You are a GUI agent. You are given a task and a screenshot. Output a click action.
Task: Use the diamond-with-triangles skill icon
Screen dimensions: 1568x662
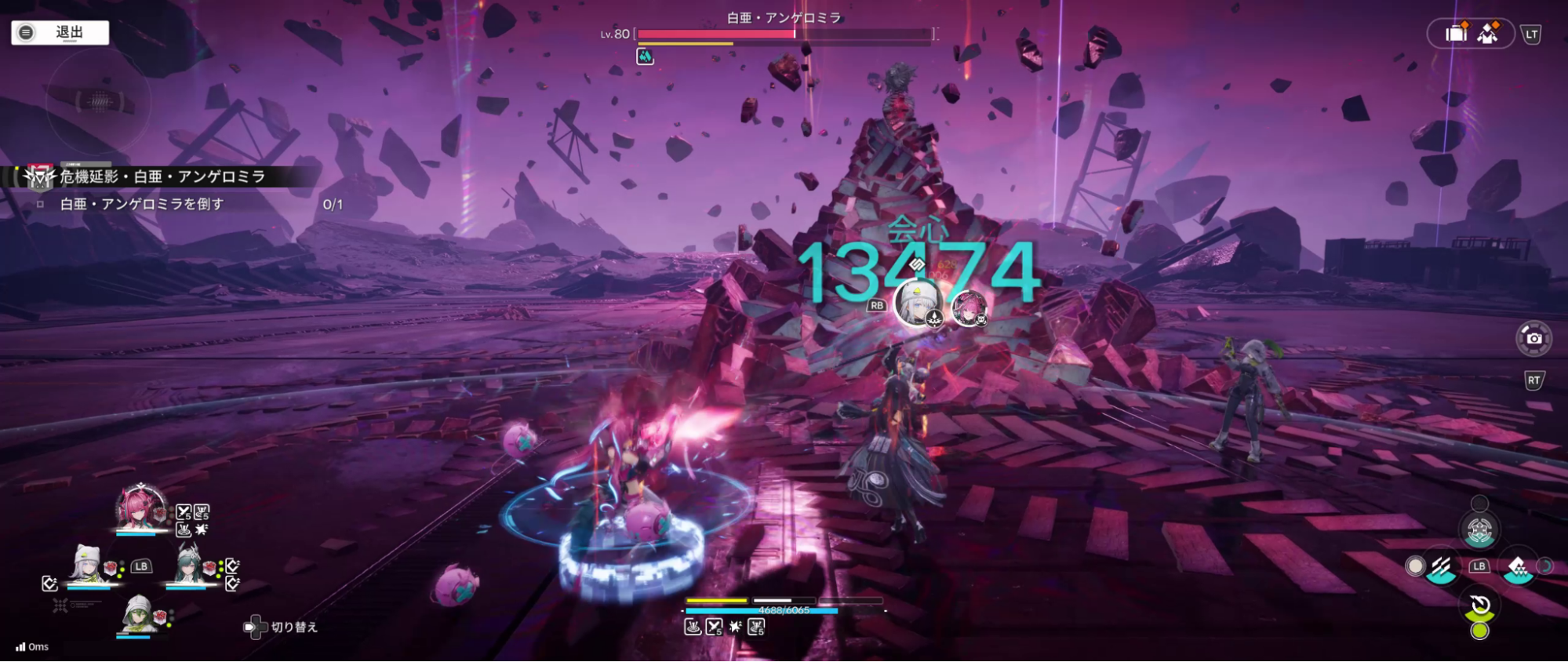pos(1518,567)
